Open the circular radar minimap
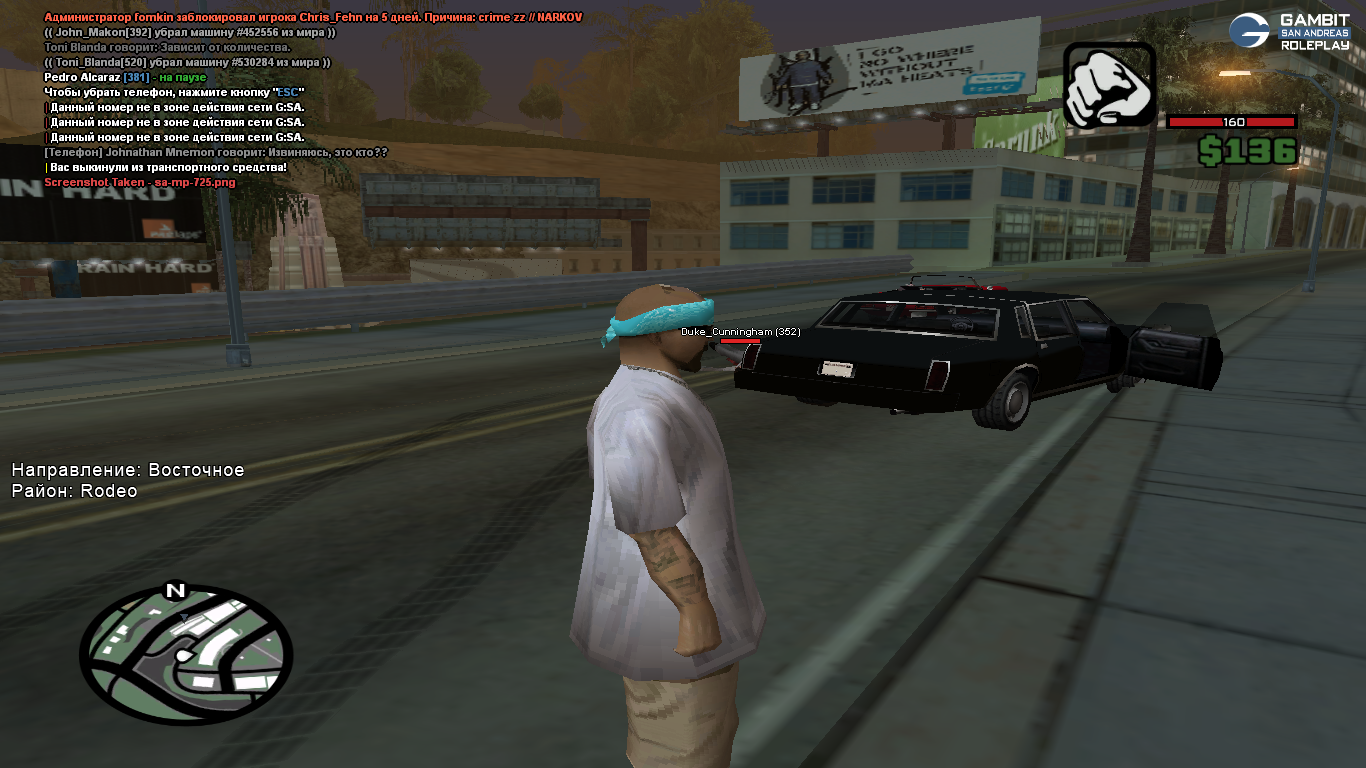The width and height of the screenshot is (1366, 768). (186, 652)
